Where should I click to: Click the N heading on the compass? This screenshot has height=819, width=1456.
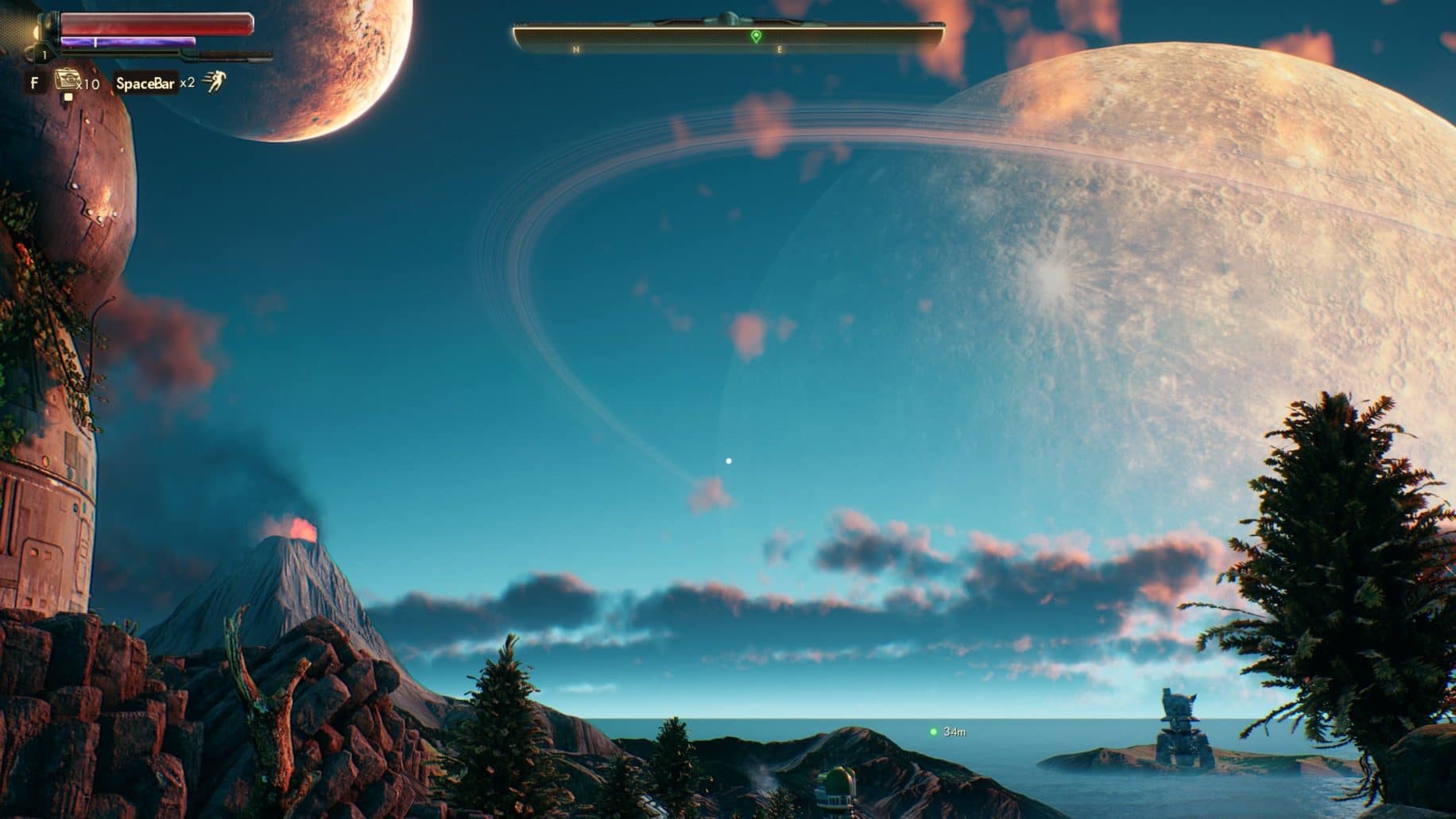coord(576,50)
